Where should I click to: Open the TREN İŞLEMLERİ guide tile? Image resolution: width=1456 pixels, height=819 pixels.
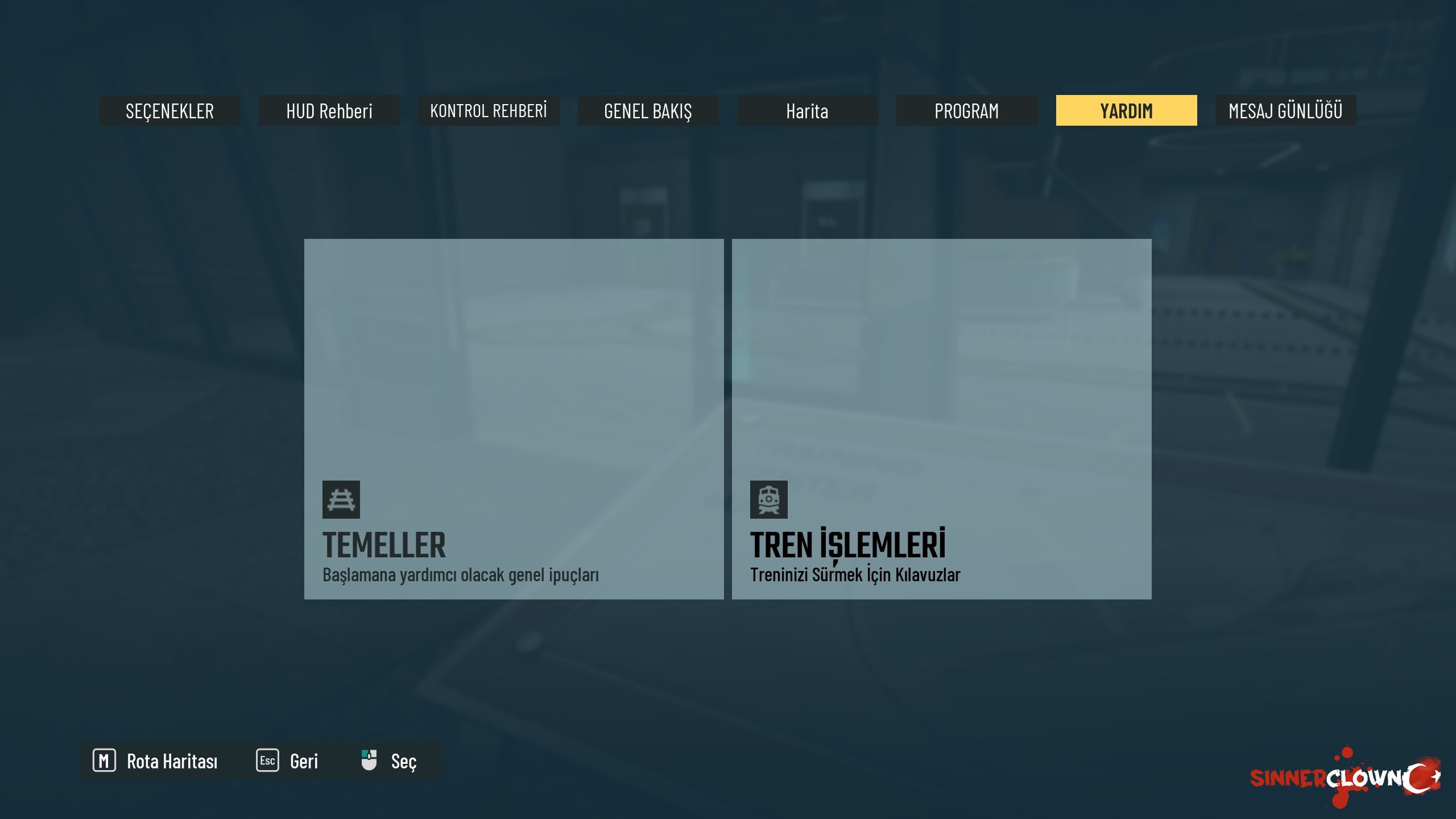pos(941,419)
